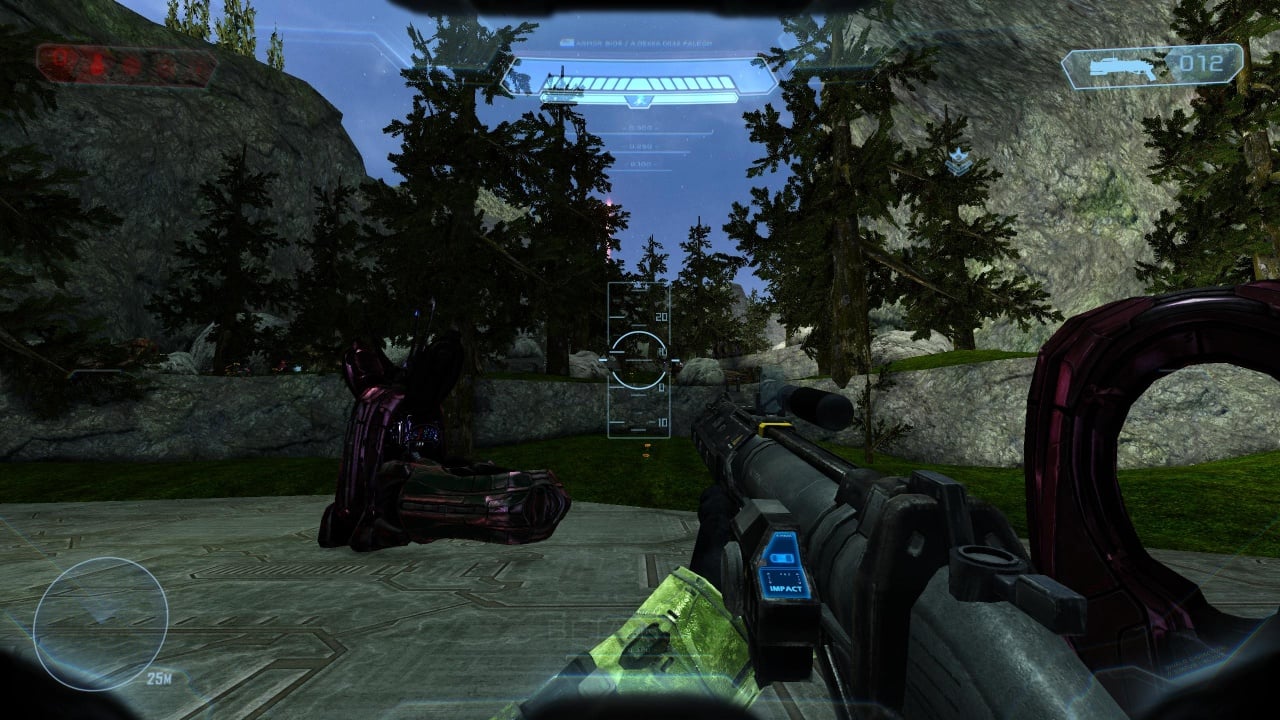Activate the sprint armor ability icon

click(639, 100)
